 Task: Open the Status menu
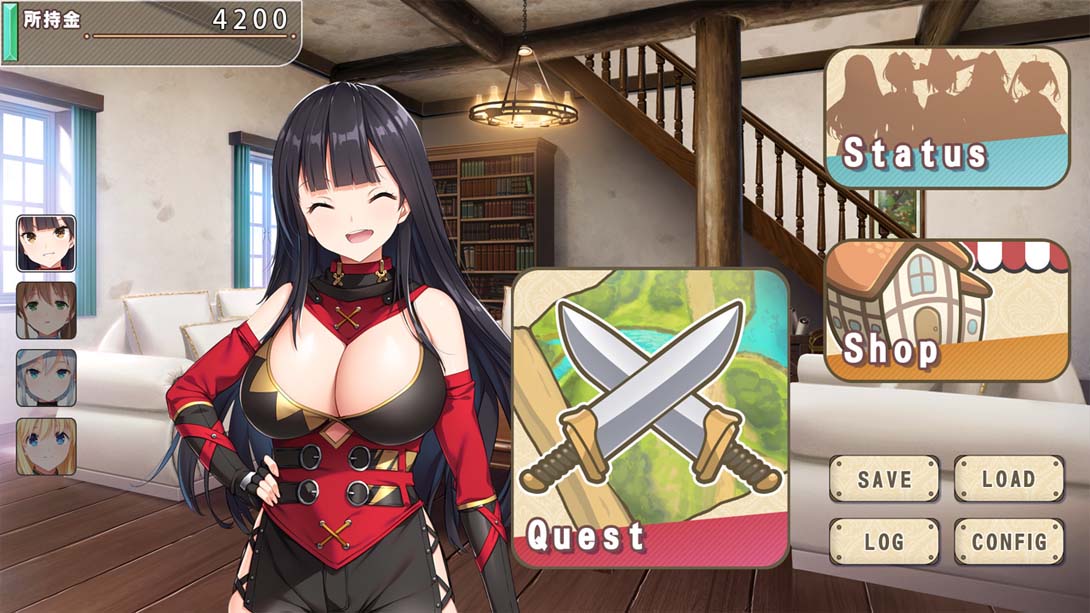(x=946, y=117)
